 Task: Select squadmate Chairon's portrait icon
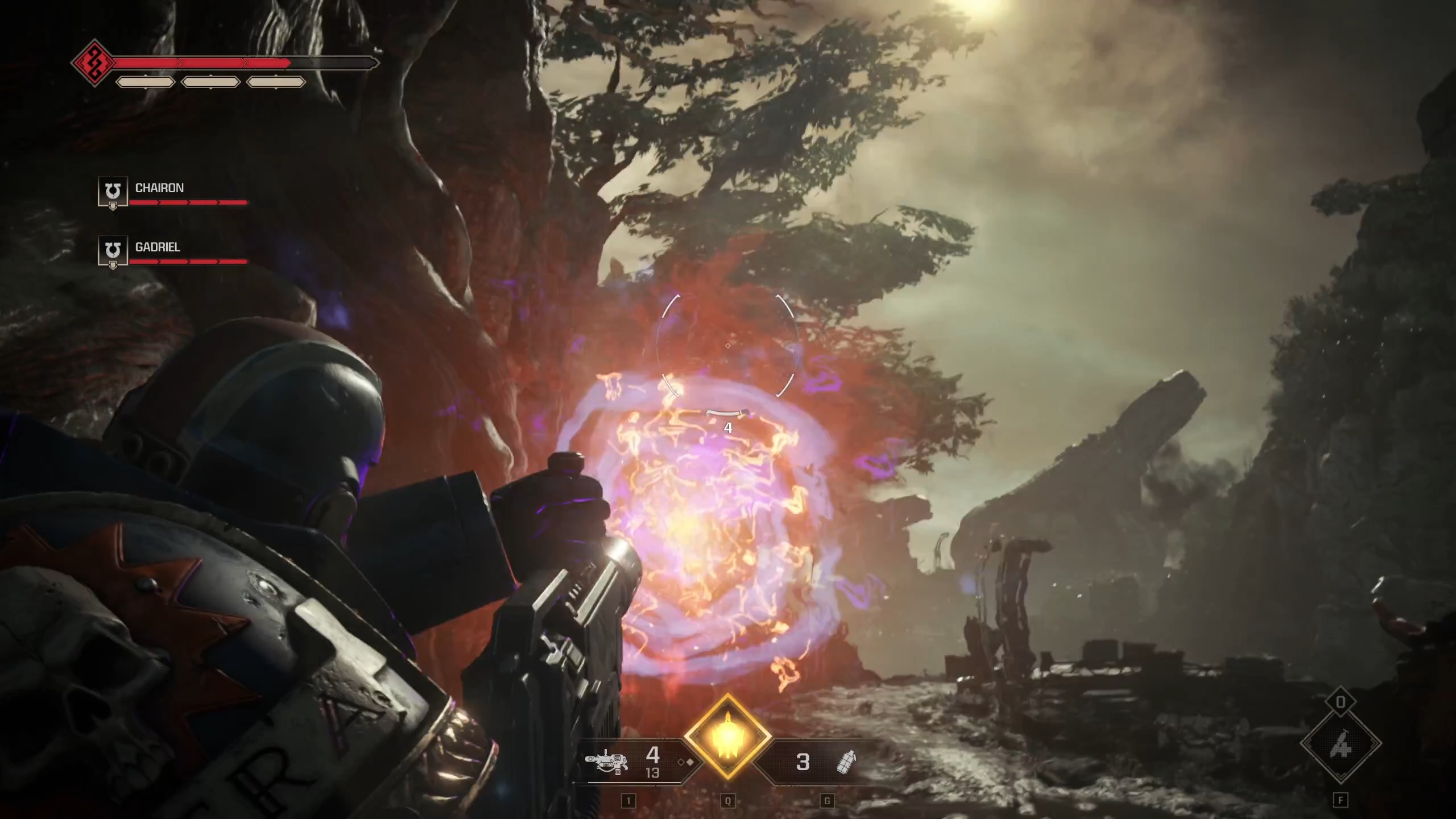(x=113, y=192)
